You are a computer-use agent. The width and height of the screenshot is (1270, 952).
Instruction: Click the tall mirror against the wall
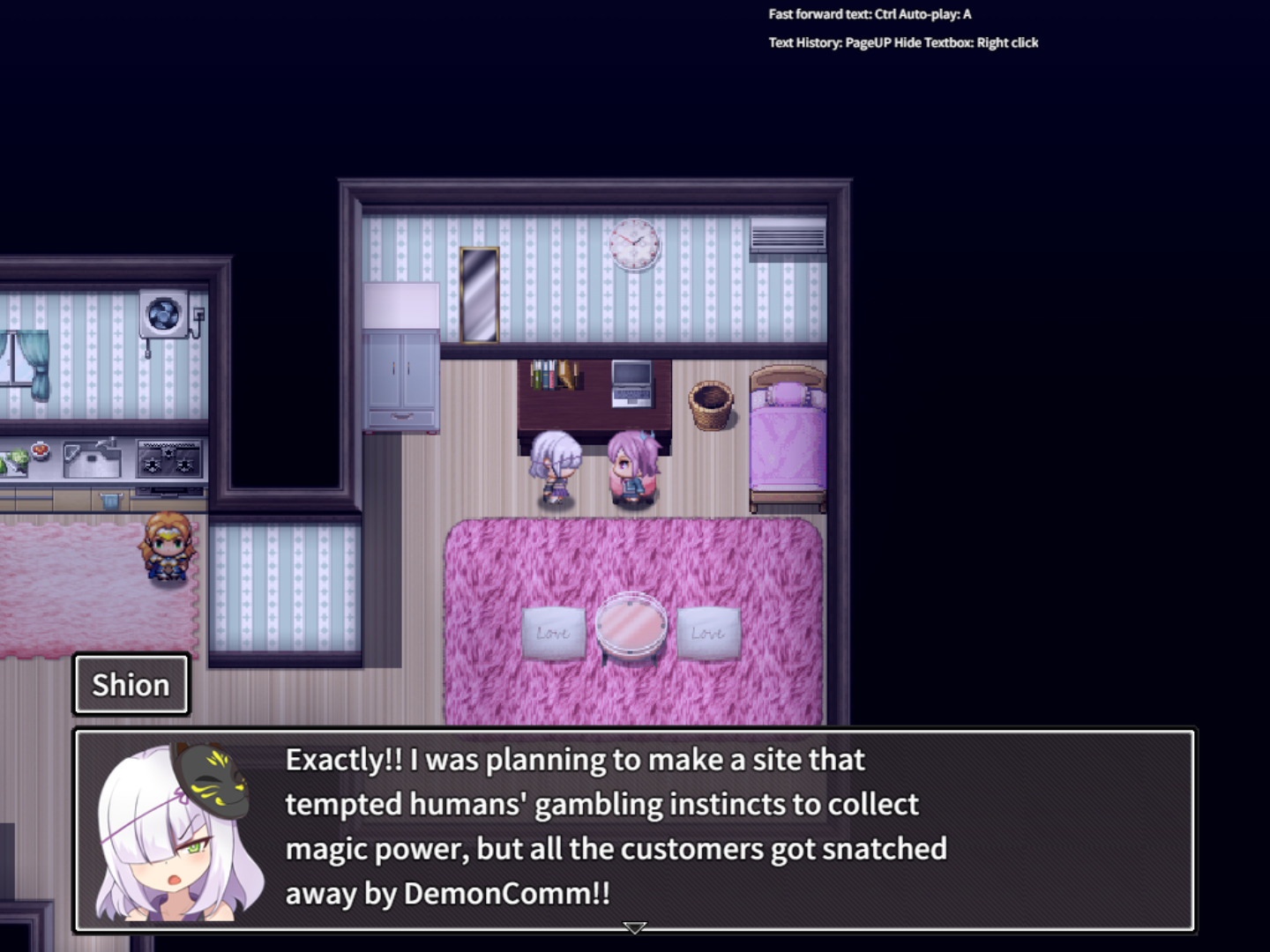coord(479,294)
